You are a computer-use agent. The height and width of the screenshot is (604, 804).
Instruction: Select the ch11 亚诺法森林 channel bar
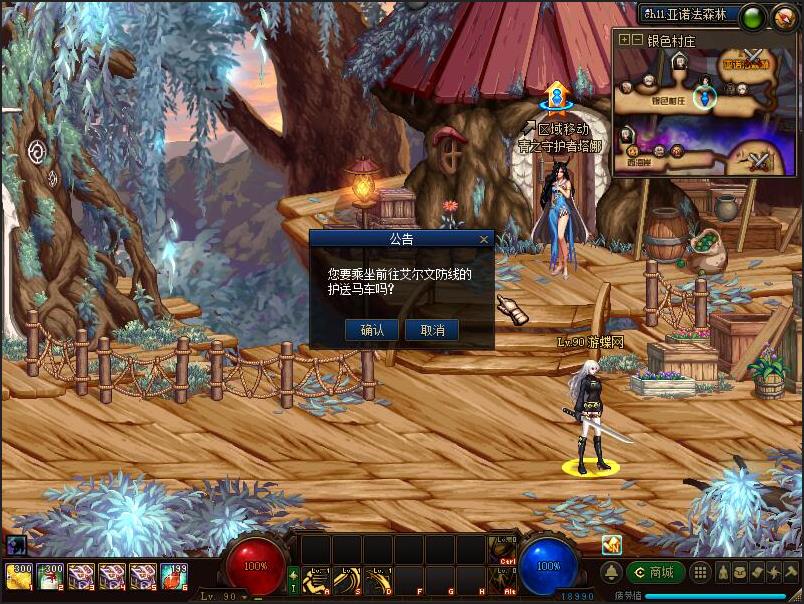click(x=688, y=15)
